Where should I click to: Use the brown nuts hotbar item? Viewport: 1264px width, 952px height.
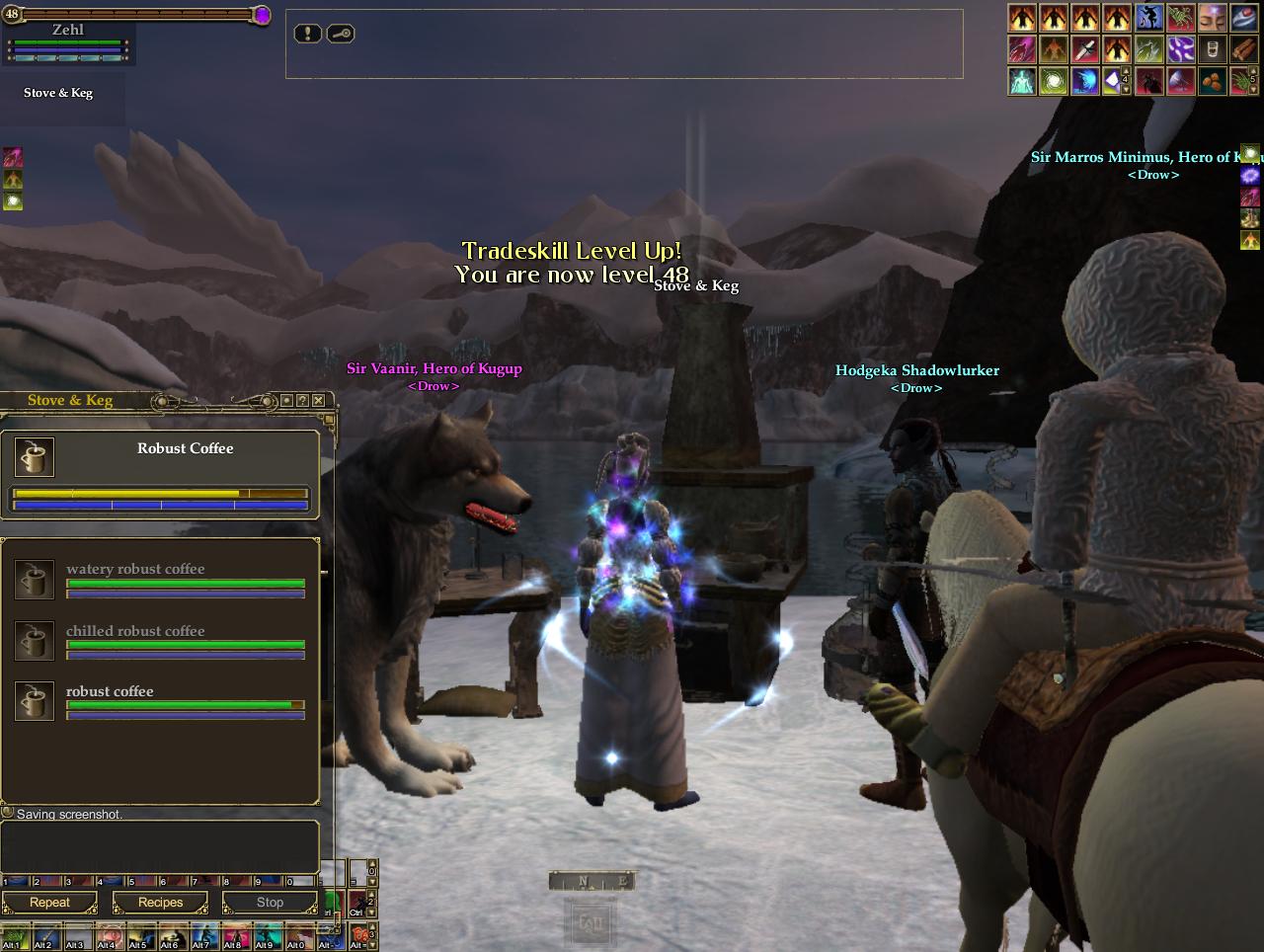coord(1212,81)
